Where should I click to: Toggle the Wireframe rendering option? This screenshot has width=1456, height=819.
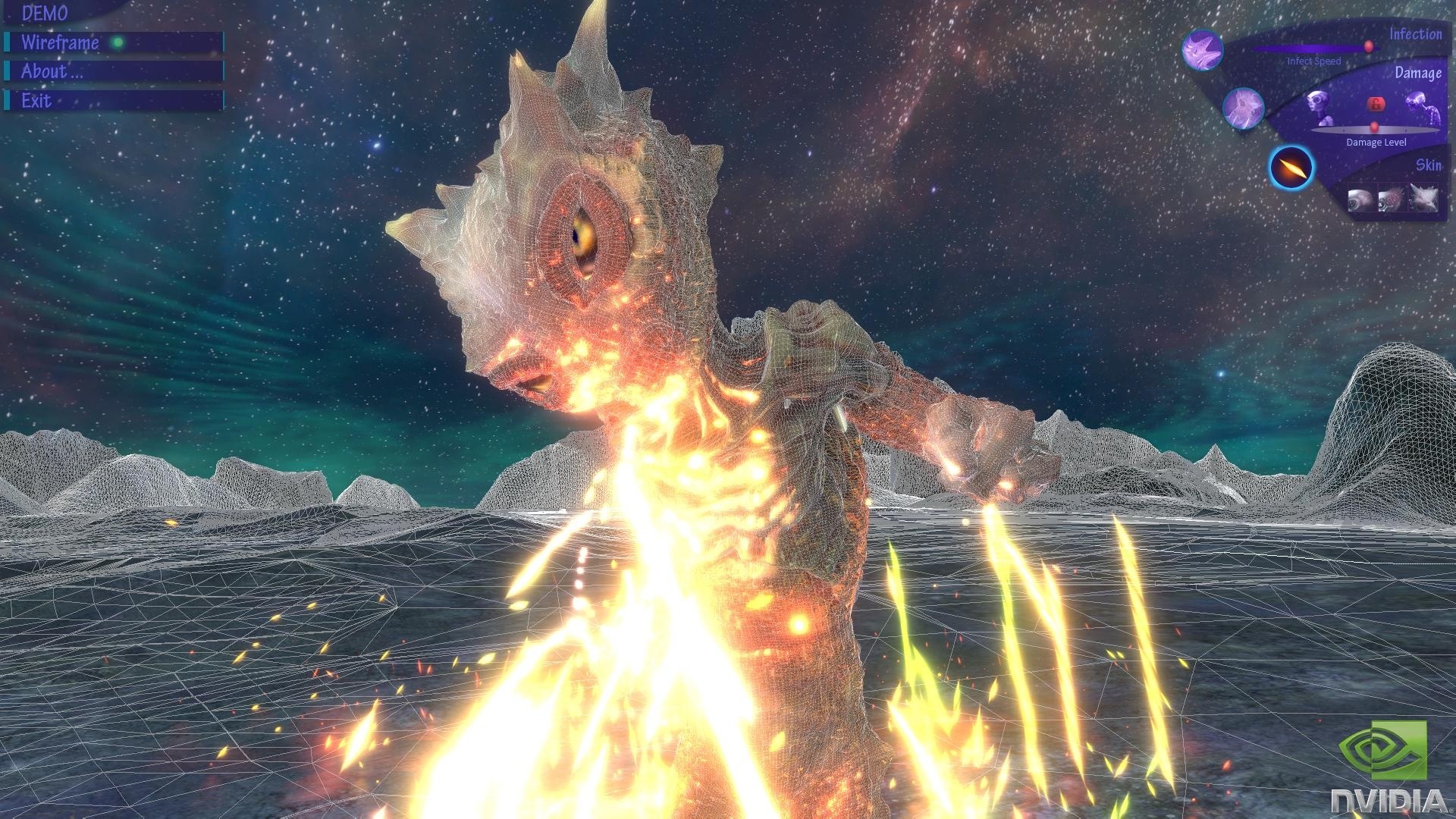coord(114,42)
